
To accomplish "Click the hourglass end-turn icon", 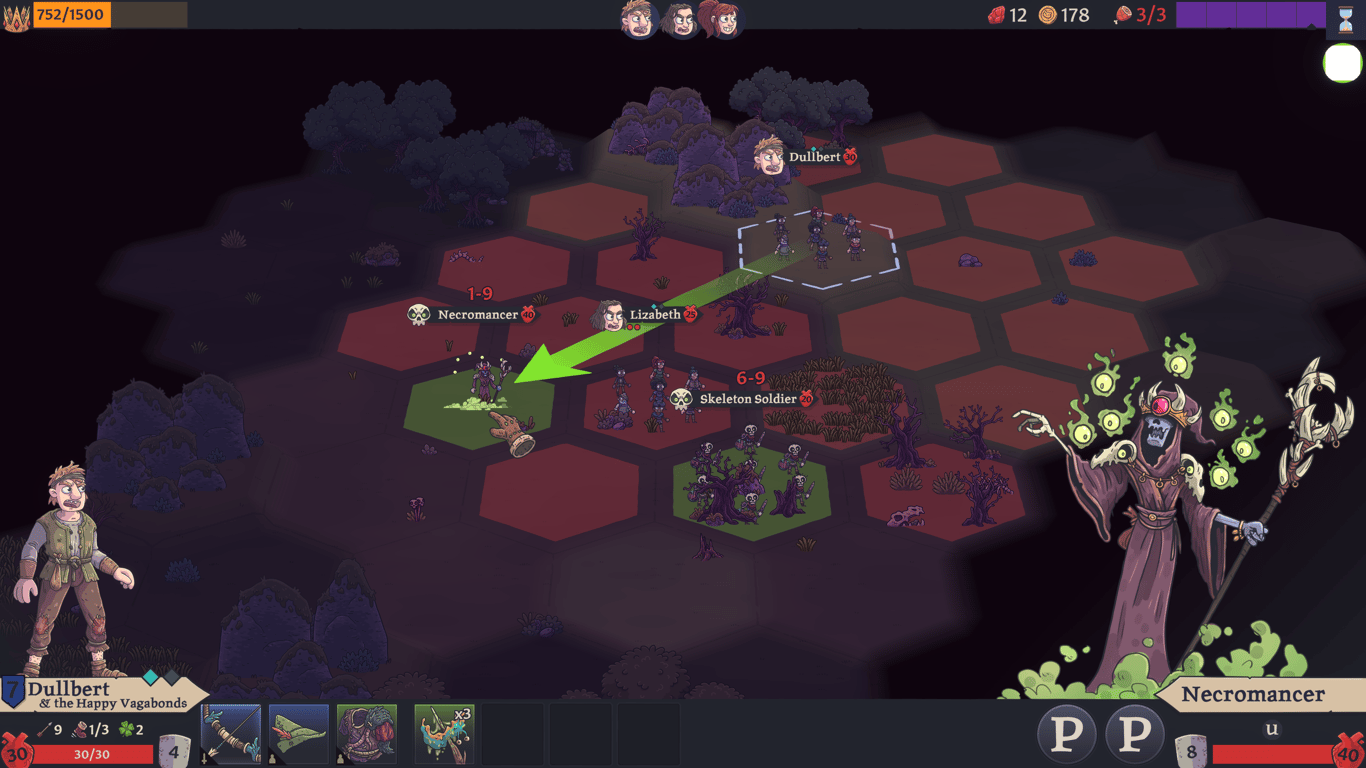I will pyautogui.click(x=1345, y=18).
